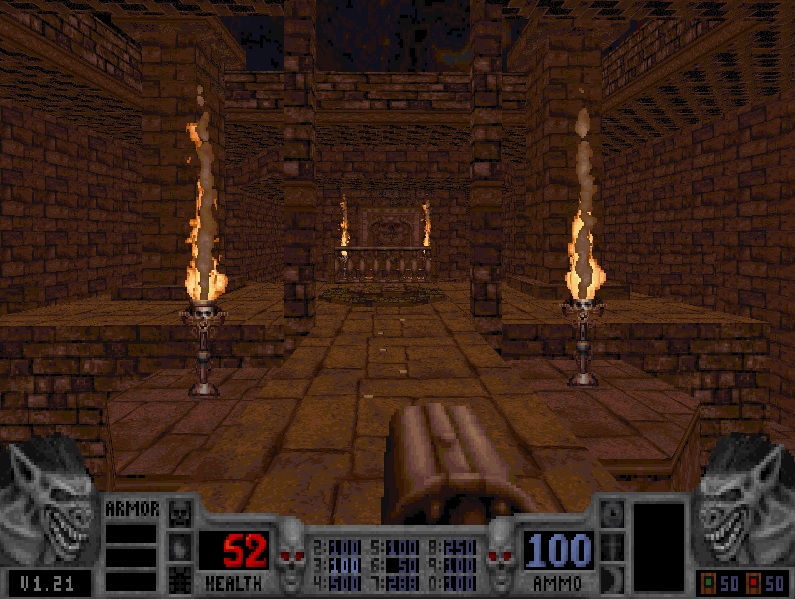Click the eye key icon
795x599 pixels.
click(x=614, y=515)
